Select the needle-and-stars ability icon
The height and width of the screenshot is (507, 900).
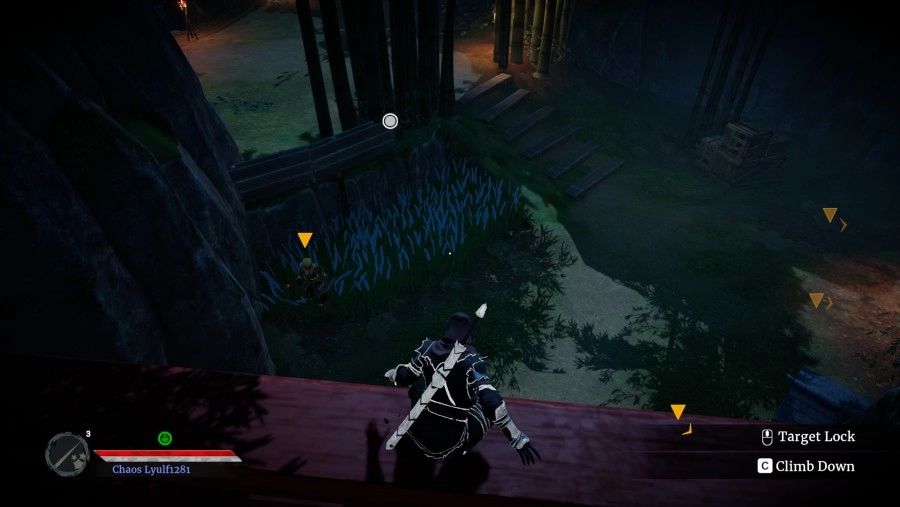[67, 453]
